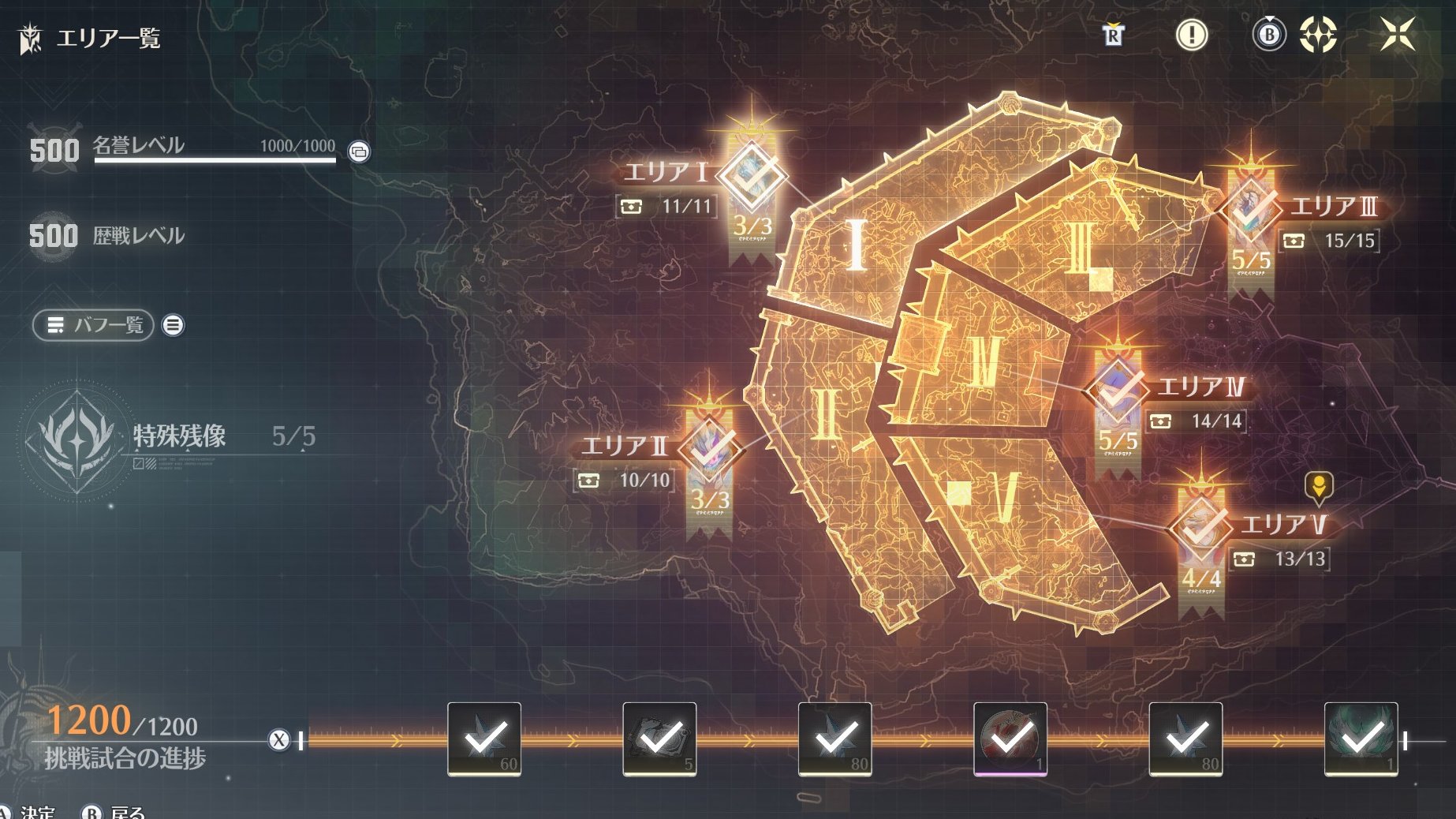The height and width of the screenshot is (819, 1456).
Task: Select the purple-underlined progress reward
Action: [x=1010, y=739]
